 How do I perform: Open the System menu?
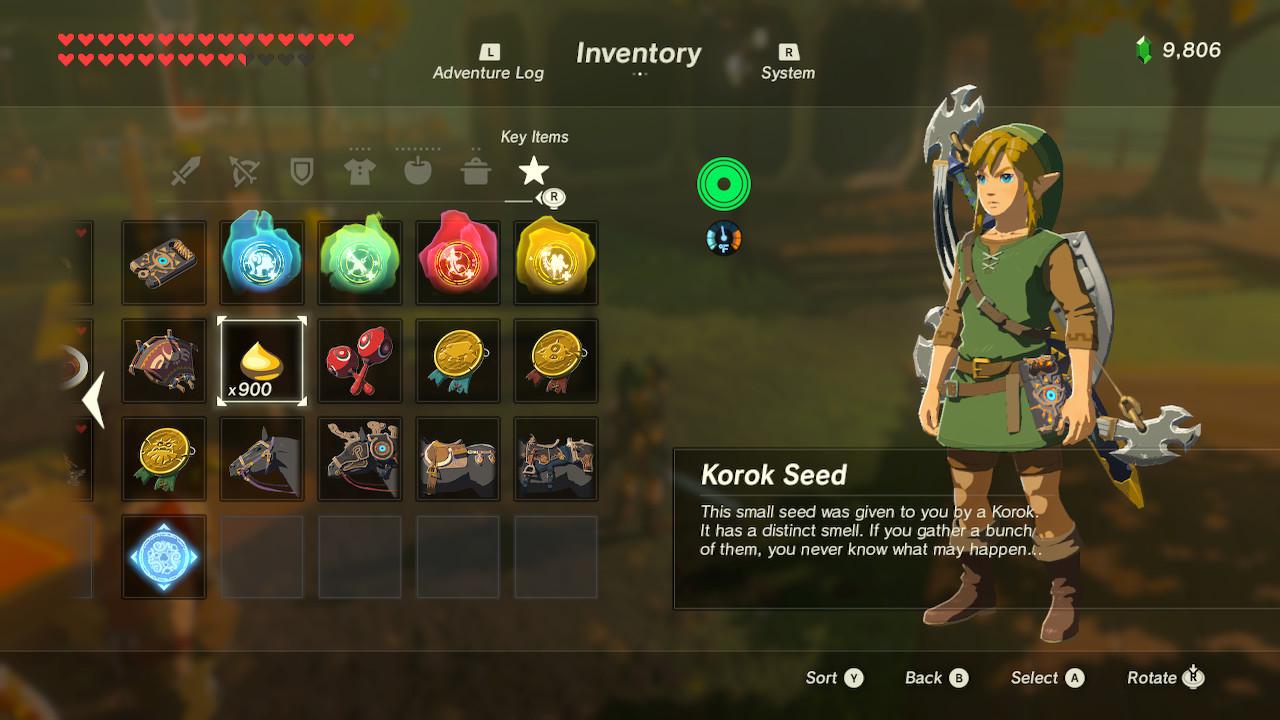click(789, 62)
